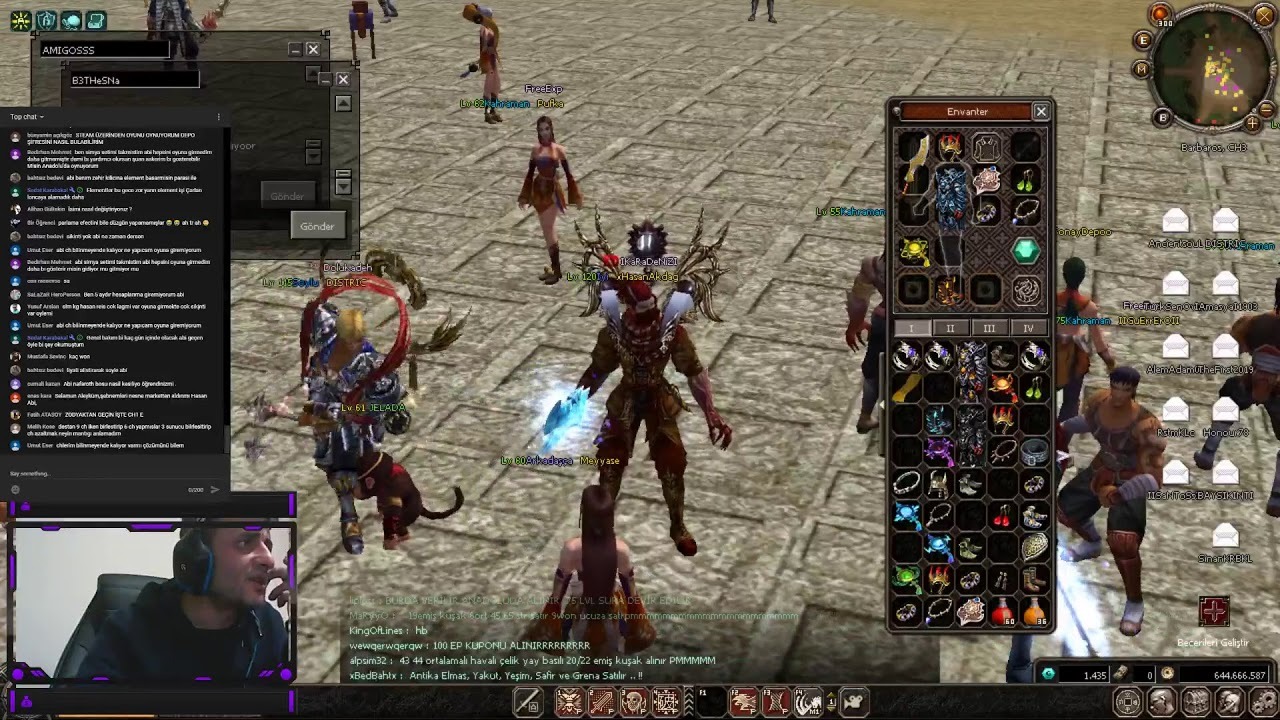Switch to inventory page II tab

click(x=950, y=328)
